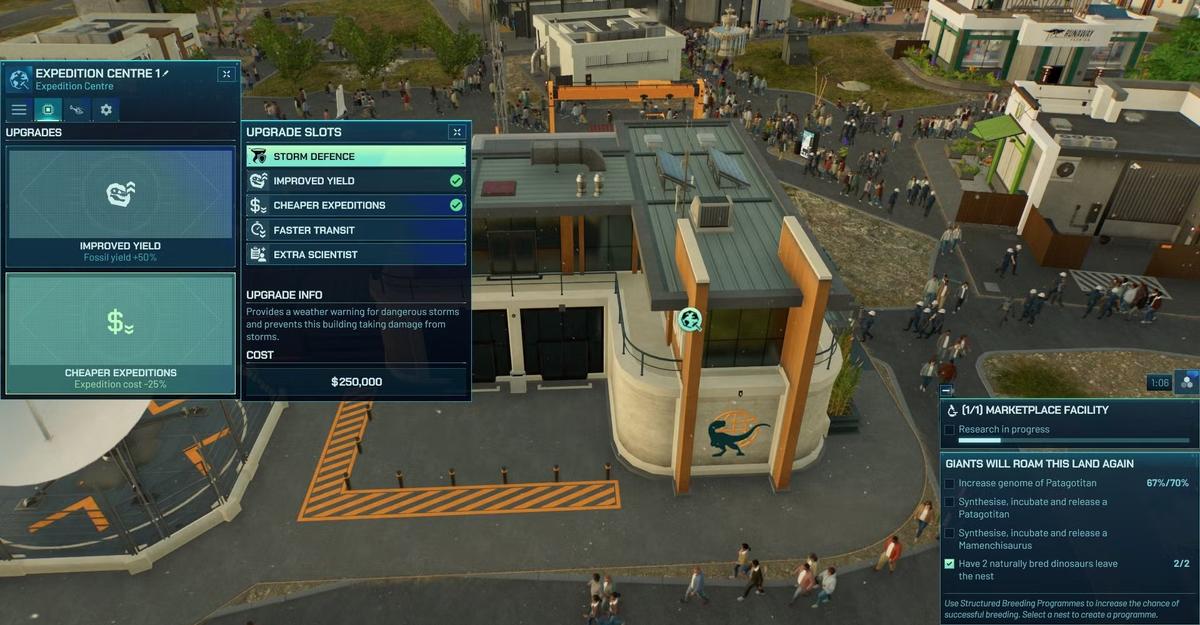Select Cheaper Expeditions in upgrade slots
The image size is (1200, 625).
(x=355, y=206)
